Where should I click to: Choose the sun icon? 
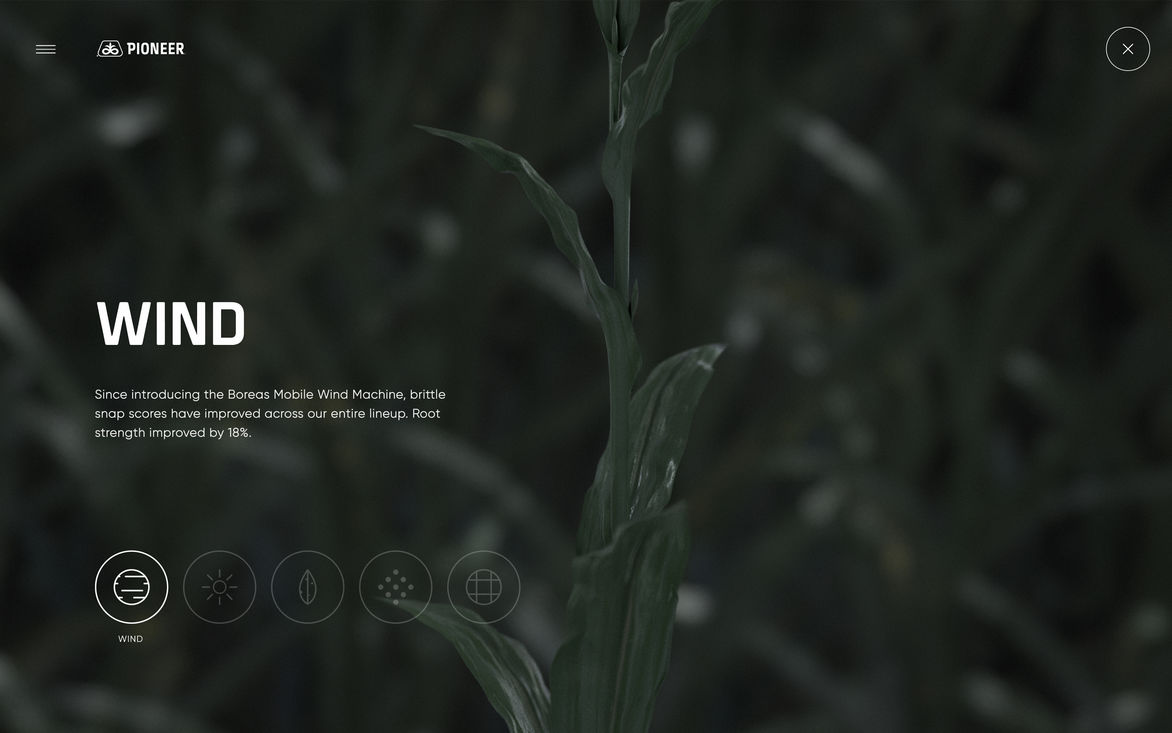219,587
